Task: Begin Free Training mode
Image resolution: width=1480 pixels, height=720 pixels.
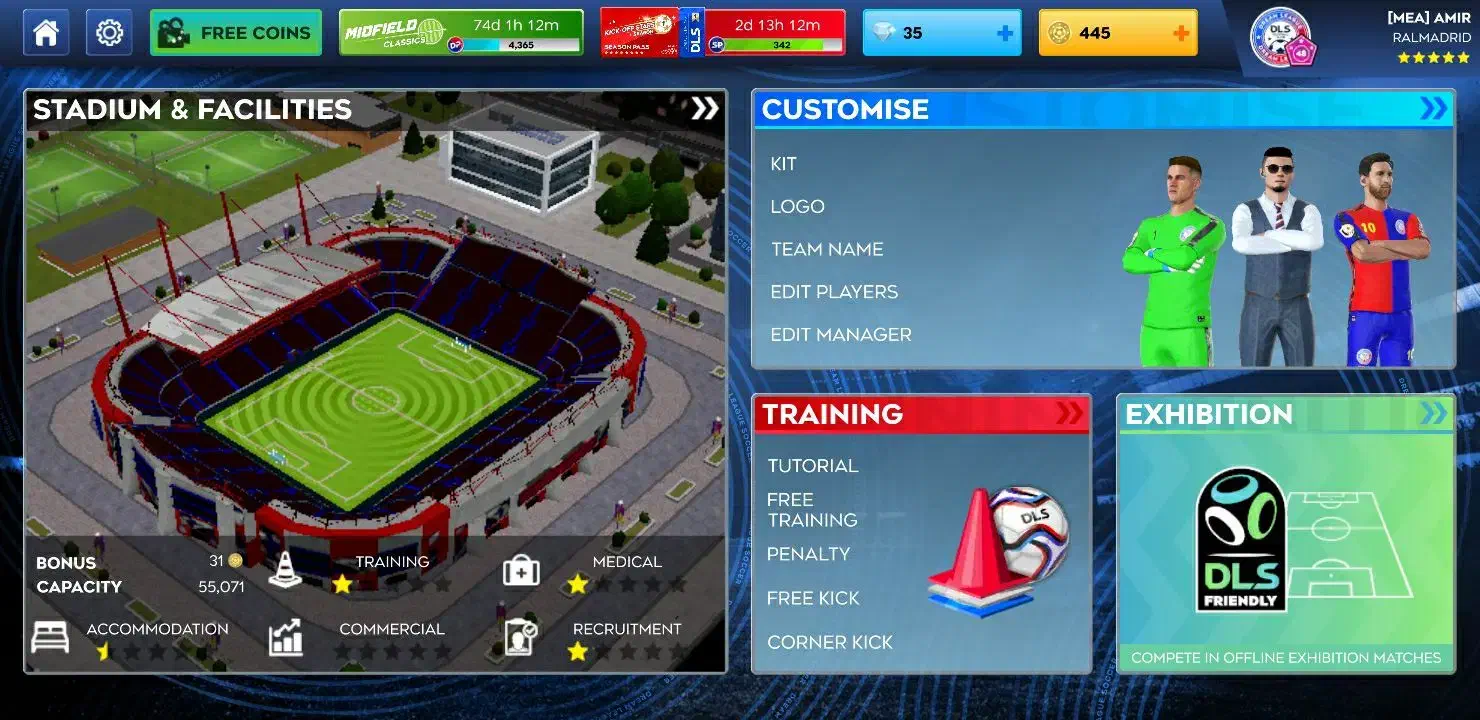Action: point(812,510)
